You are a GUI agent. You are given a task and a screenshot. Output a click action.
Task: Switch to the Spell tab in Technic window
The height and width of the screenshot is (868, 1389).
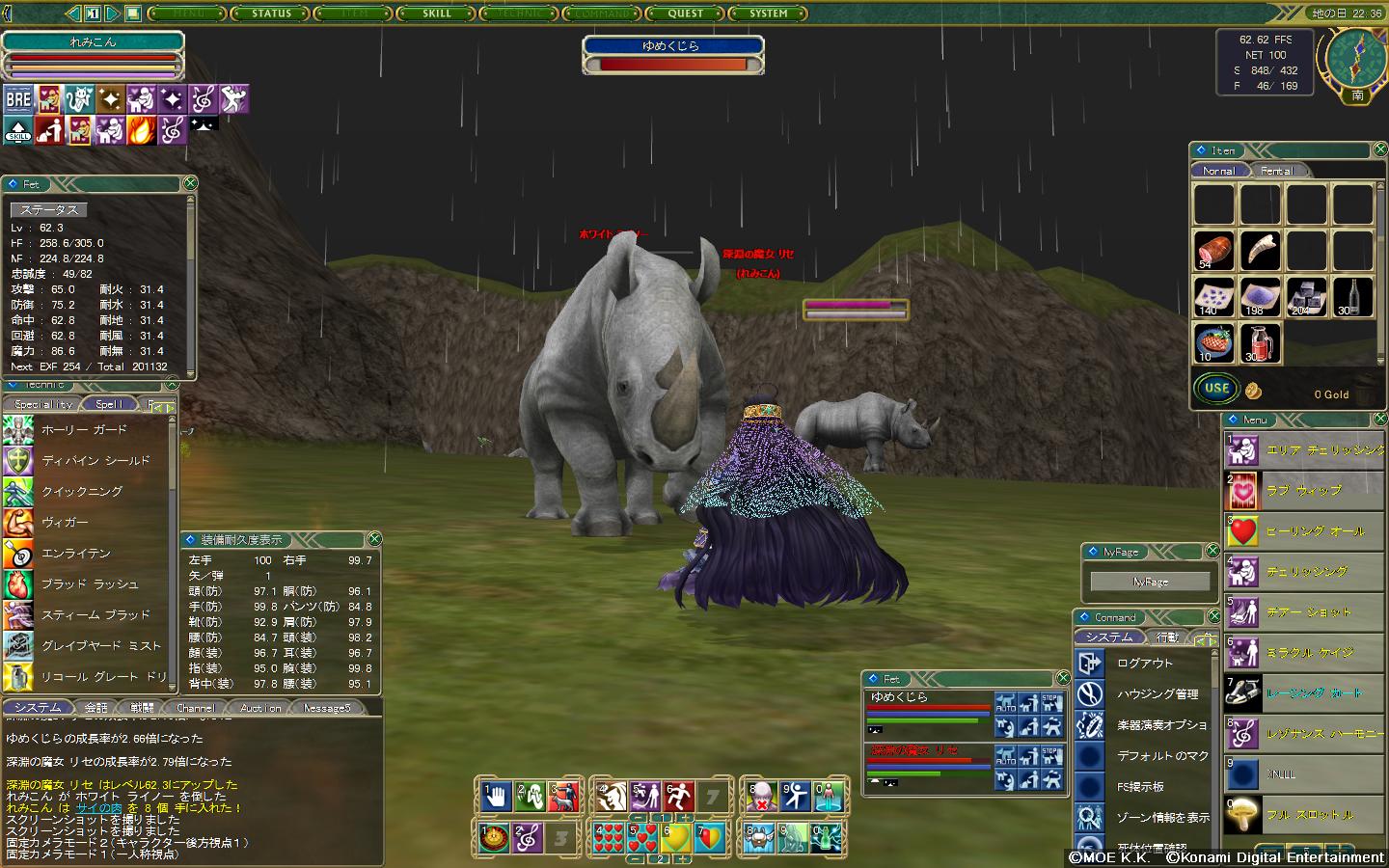coord(109,404)
